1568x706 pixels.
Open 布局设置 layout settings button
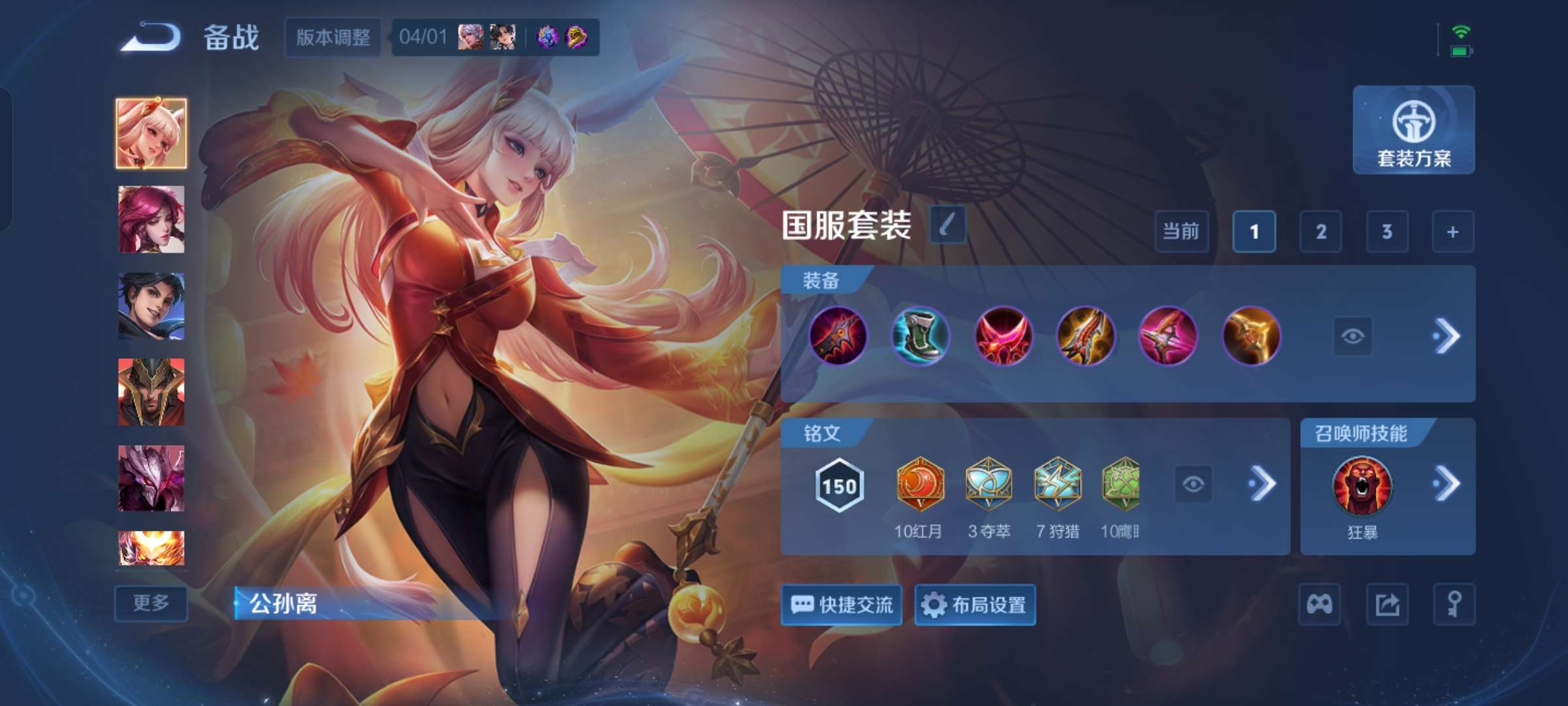pyautogui.click(x=975, y=605)
